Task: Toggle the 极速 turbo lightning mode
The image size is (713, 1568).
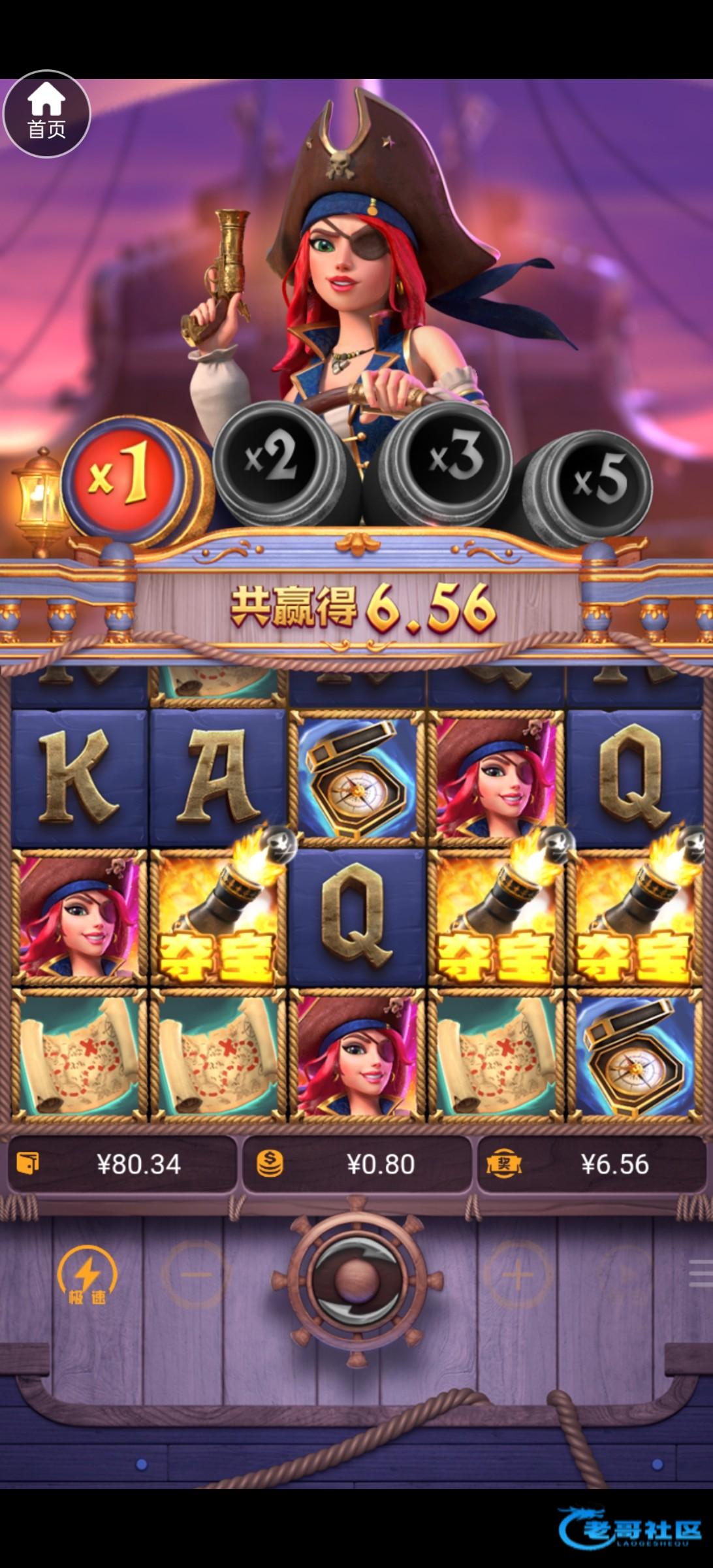Action: tap(87, 1275)
